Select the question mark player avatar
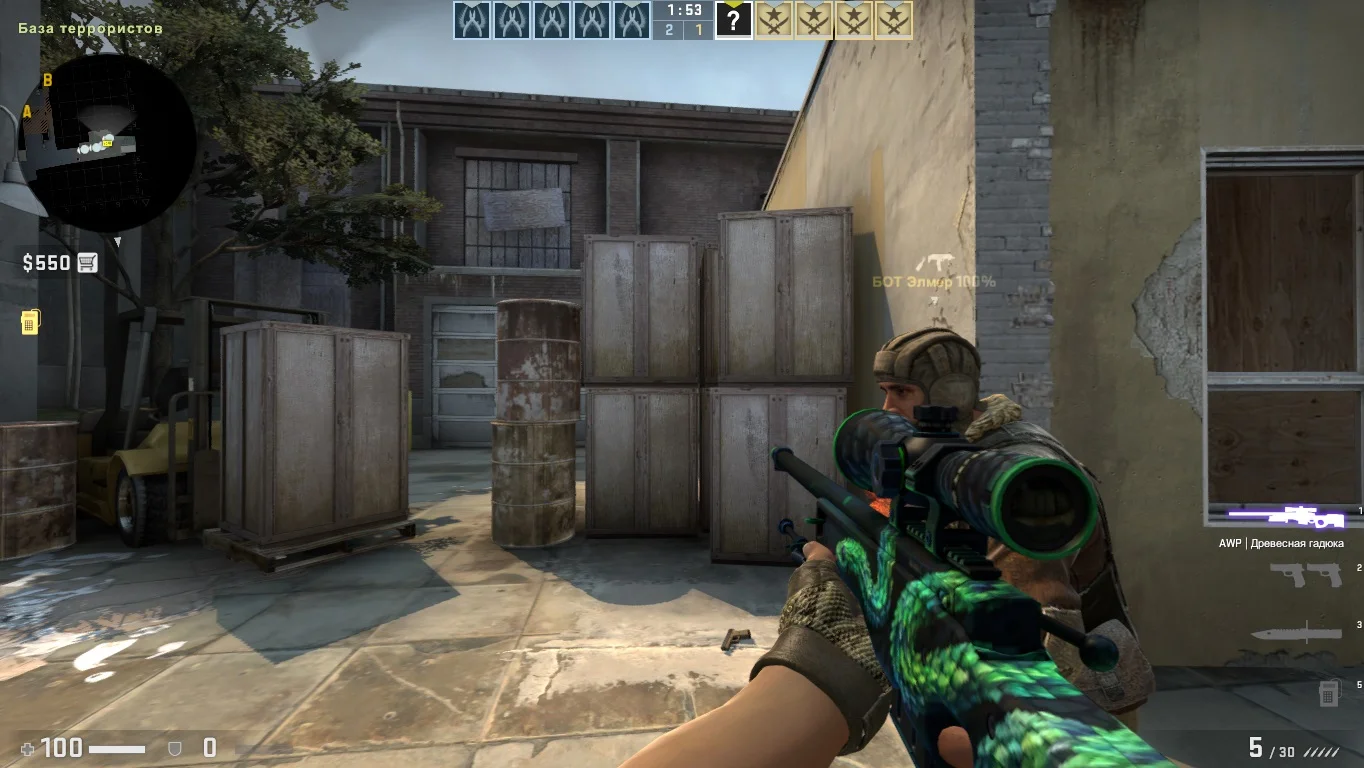The image size is (1364, 768). point(733,20)
